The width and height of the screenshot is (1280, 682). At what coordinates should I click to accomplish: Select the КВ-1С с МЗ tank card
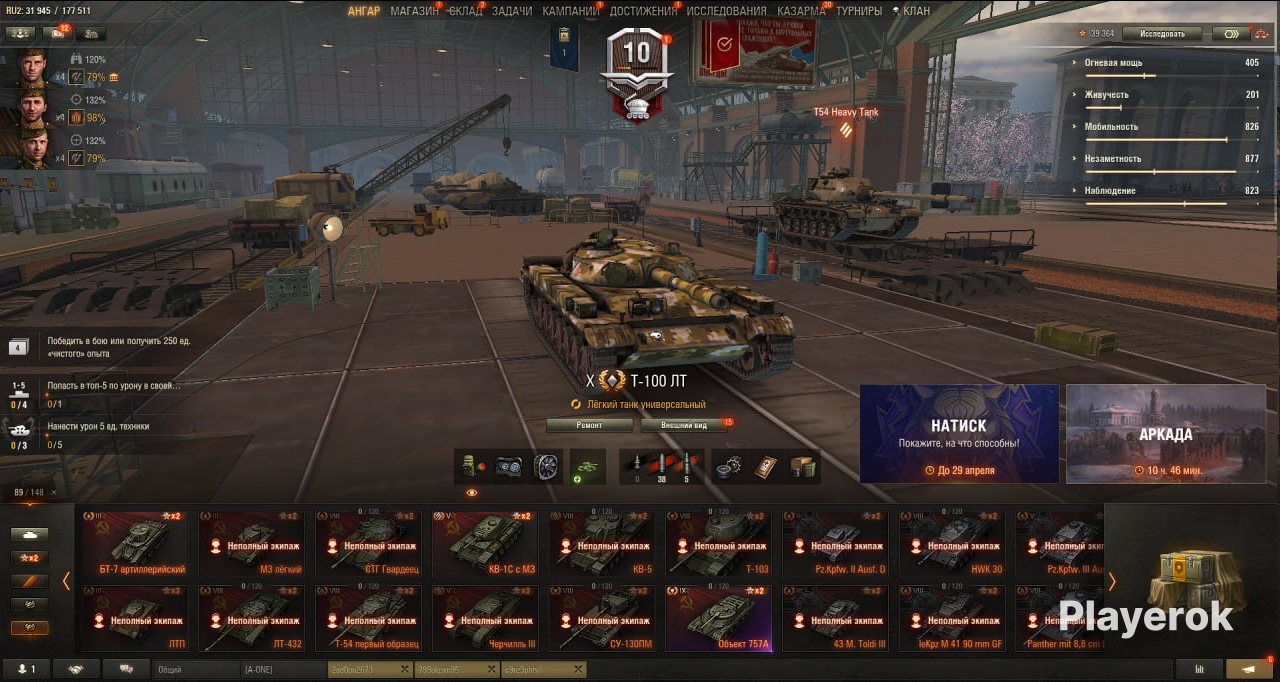485,544
